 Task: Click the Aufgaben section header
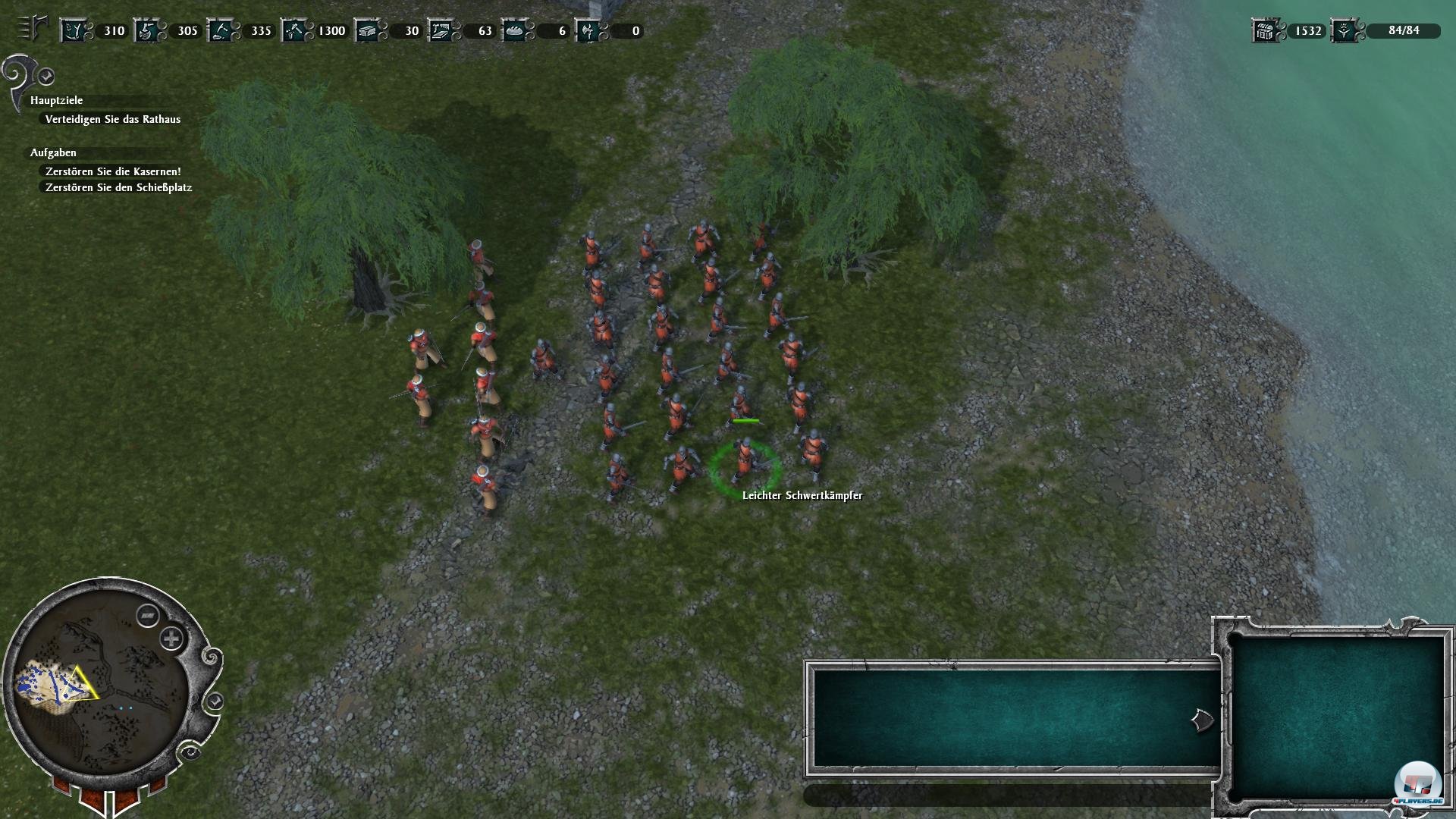coord(52,152)
